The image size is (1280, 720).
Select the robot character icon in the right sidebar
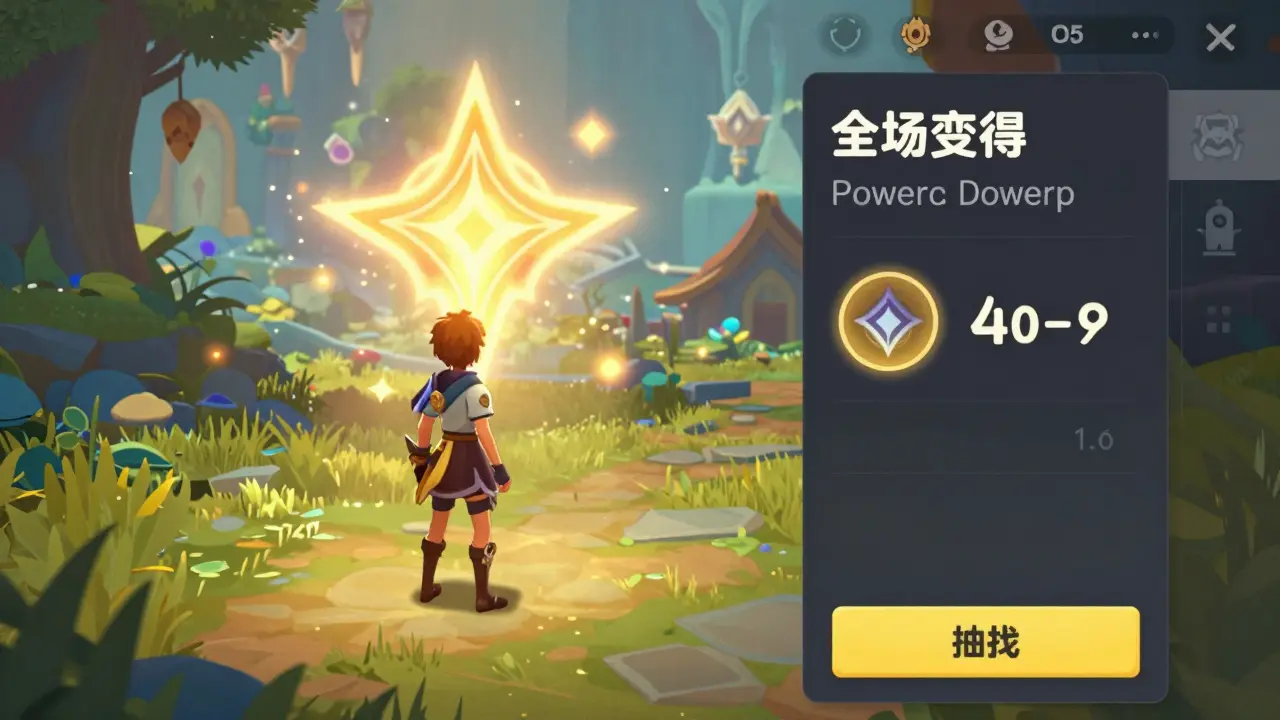tap(1218, 228)
